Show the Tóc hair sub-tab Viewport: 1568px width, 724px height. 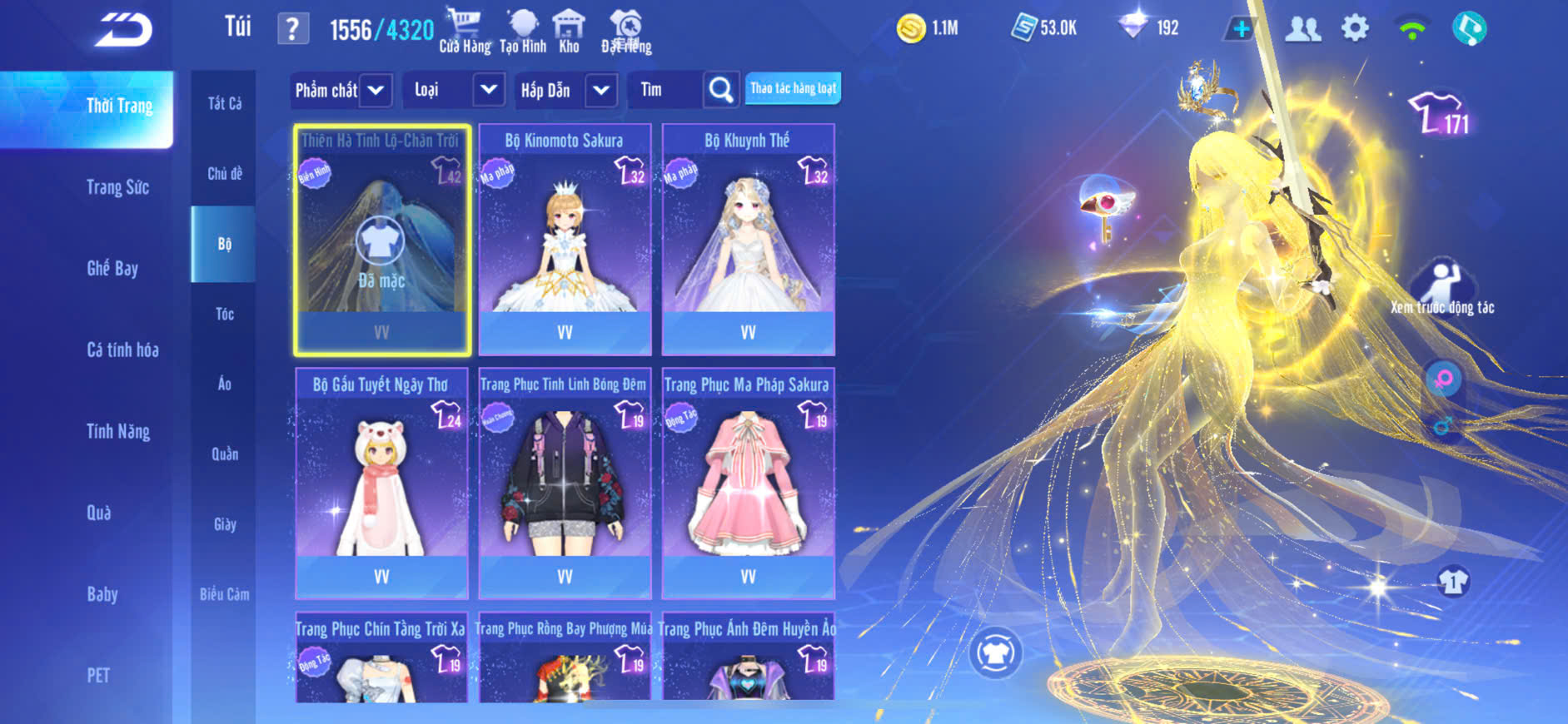(224, 314)
